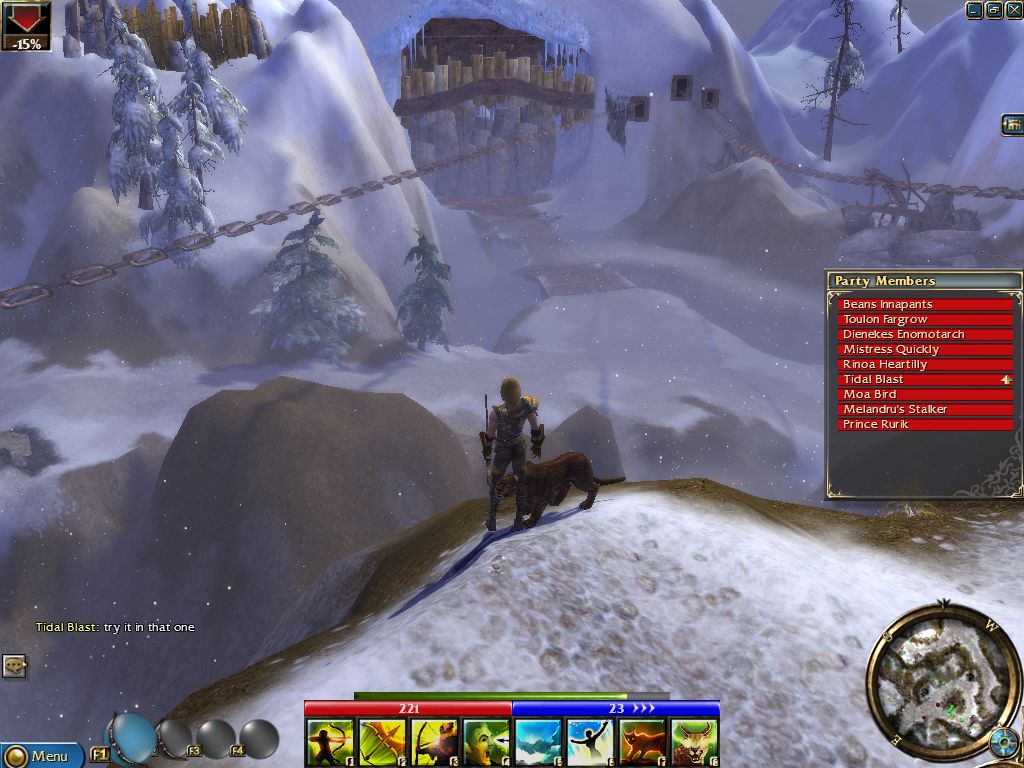
Task: Activate the archer drawing bow skill
Action: (330, 743)
